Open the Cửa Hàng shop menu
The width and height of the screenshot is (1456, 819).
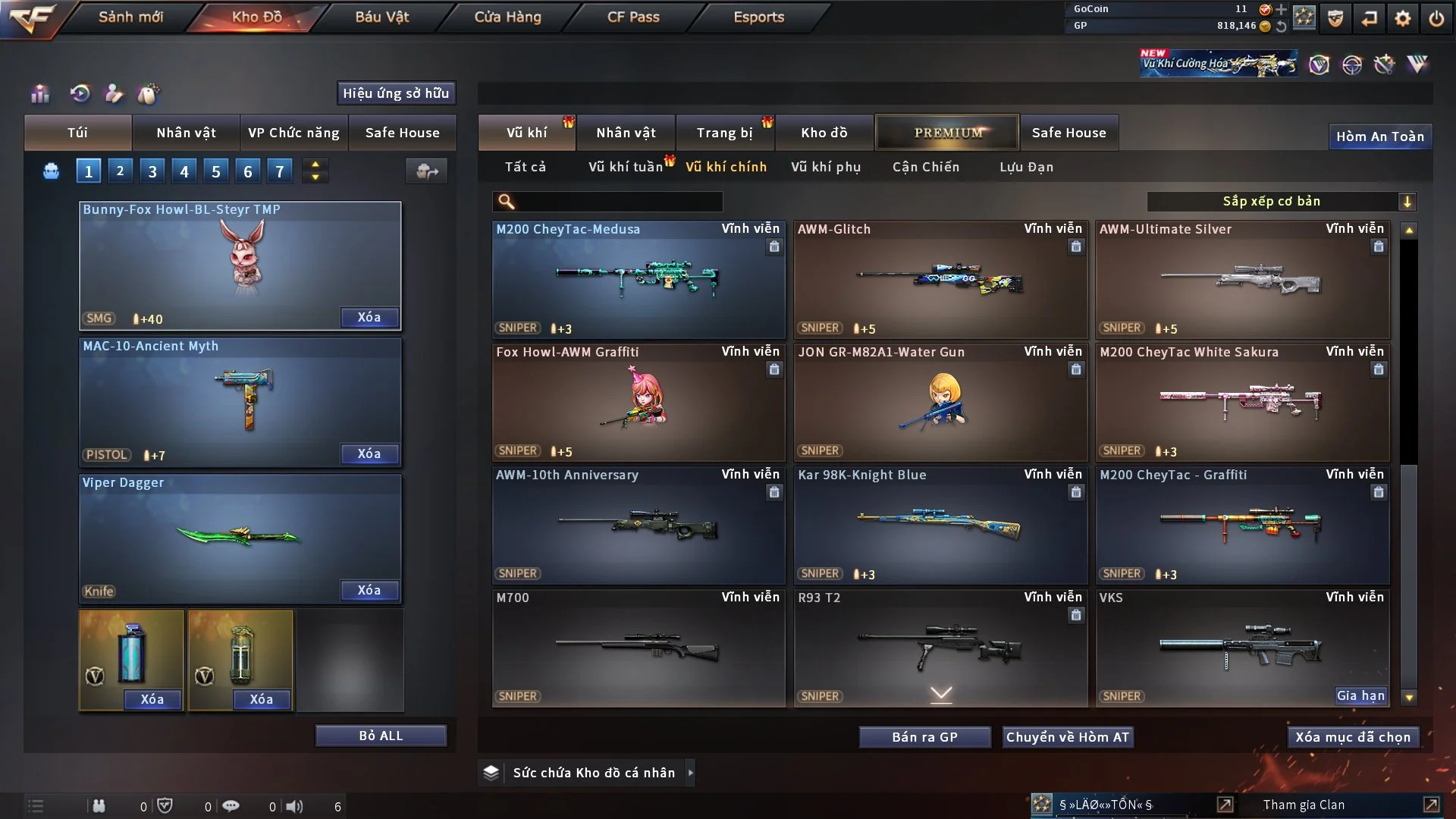coord(507,17)
